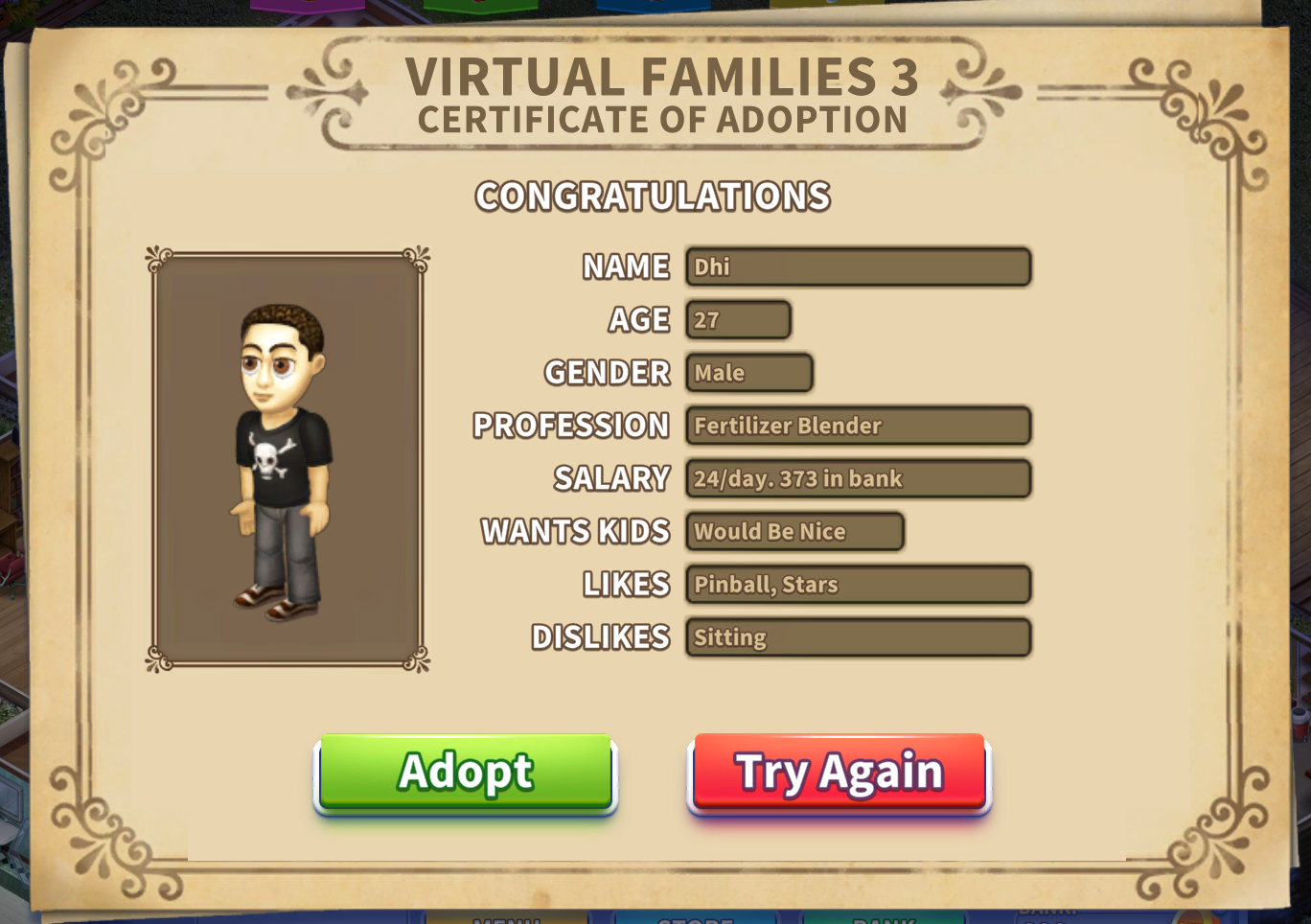Click the Salary field showing 24/day
1311x924 pixels.
tap(858, 478)
